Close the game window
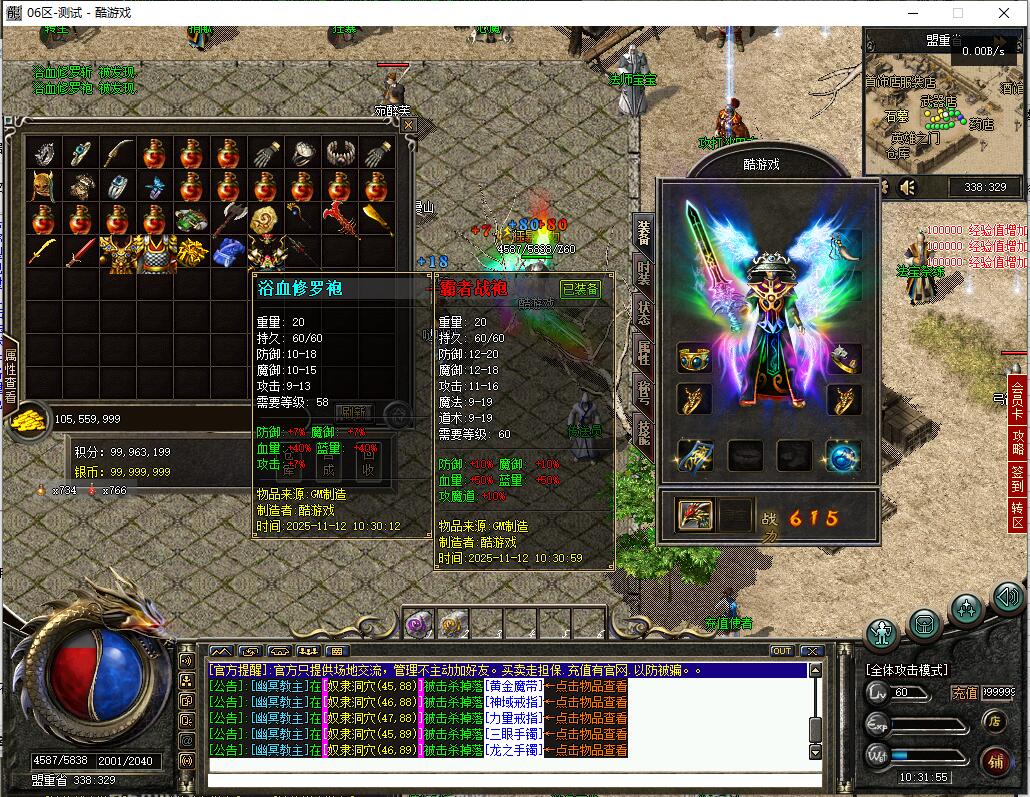This screenshot has width=1030, height=797. coord(1004,13)
